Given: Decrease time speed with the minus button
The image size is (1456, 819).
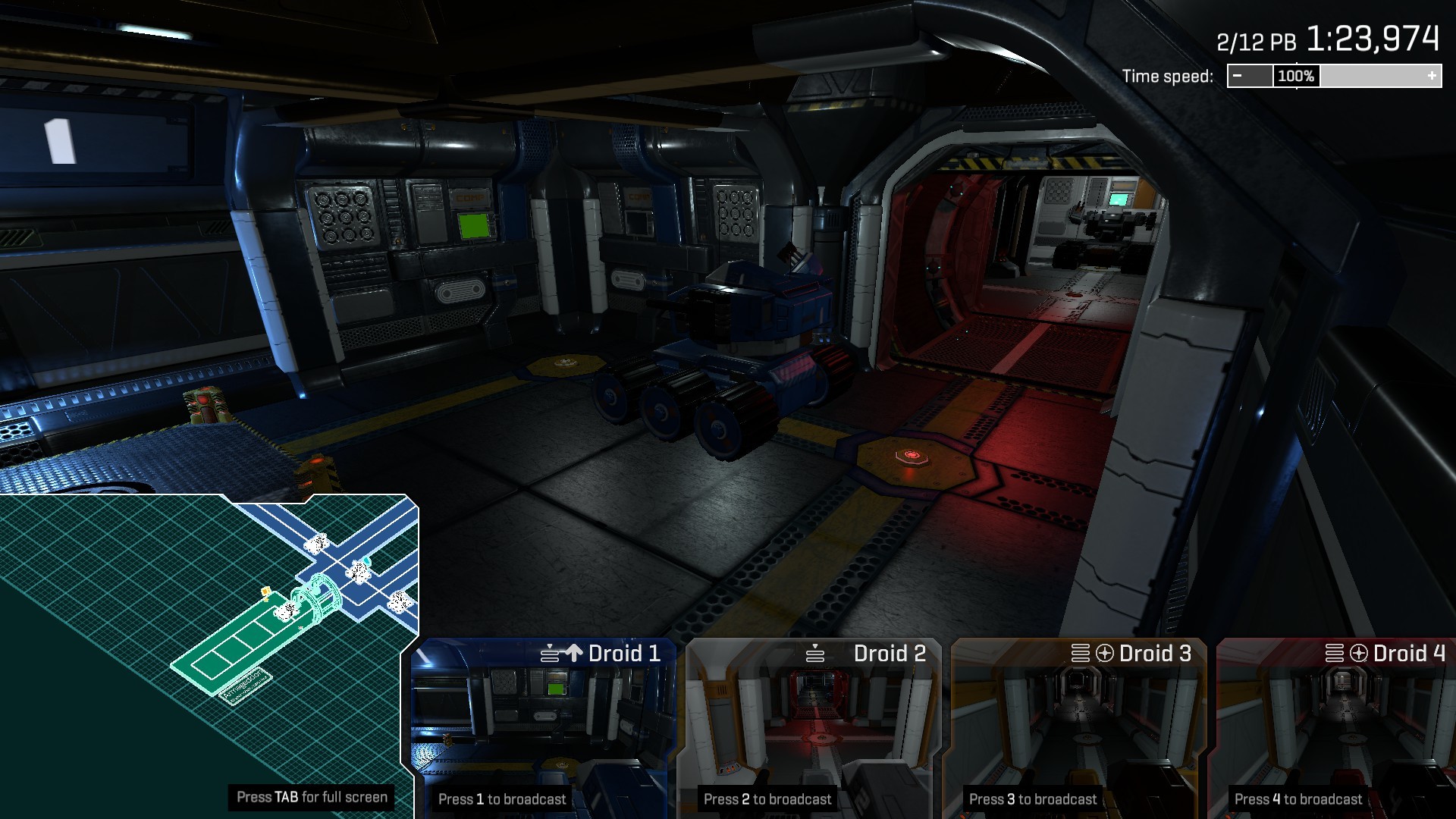Looking at the screenshot, I should [x=1238, y=76].
